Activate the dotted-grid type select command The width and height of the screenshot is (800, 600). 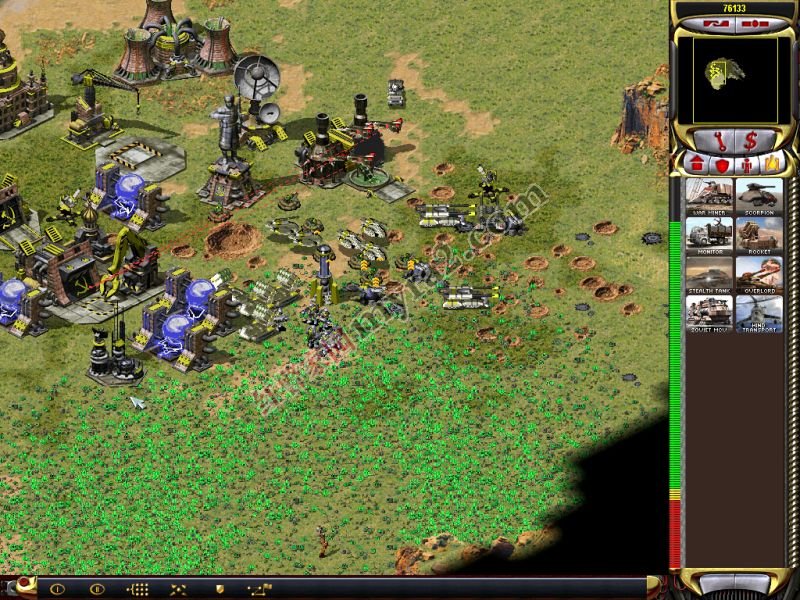coord(138,589)
